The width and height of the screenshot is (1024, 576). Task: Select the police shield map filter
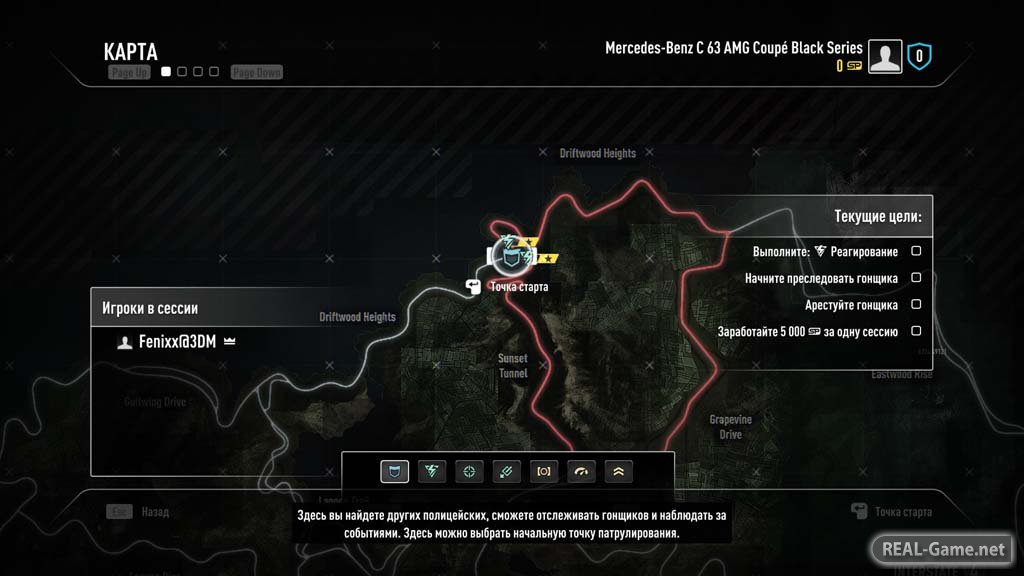[395, 471]
